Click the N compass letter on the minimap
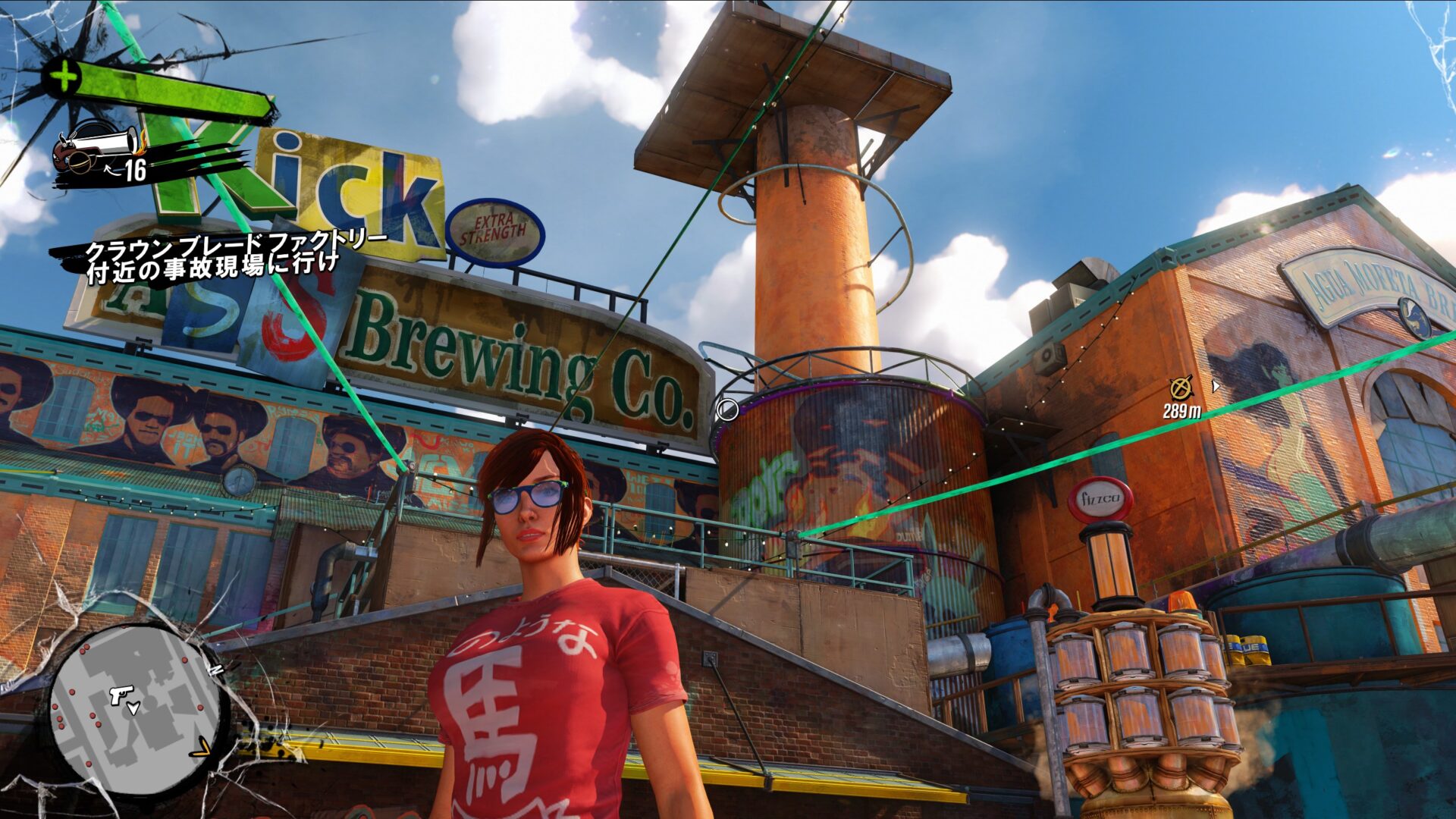Image resolution: width=1456 pixels, height=819 pixels. click(x=216, y=670)
